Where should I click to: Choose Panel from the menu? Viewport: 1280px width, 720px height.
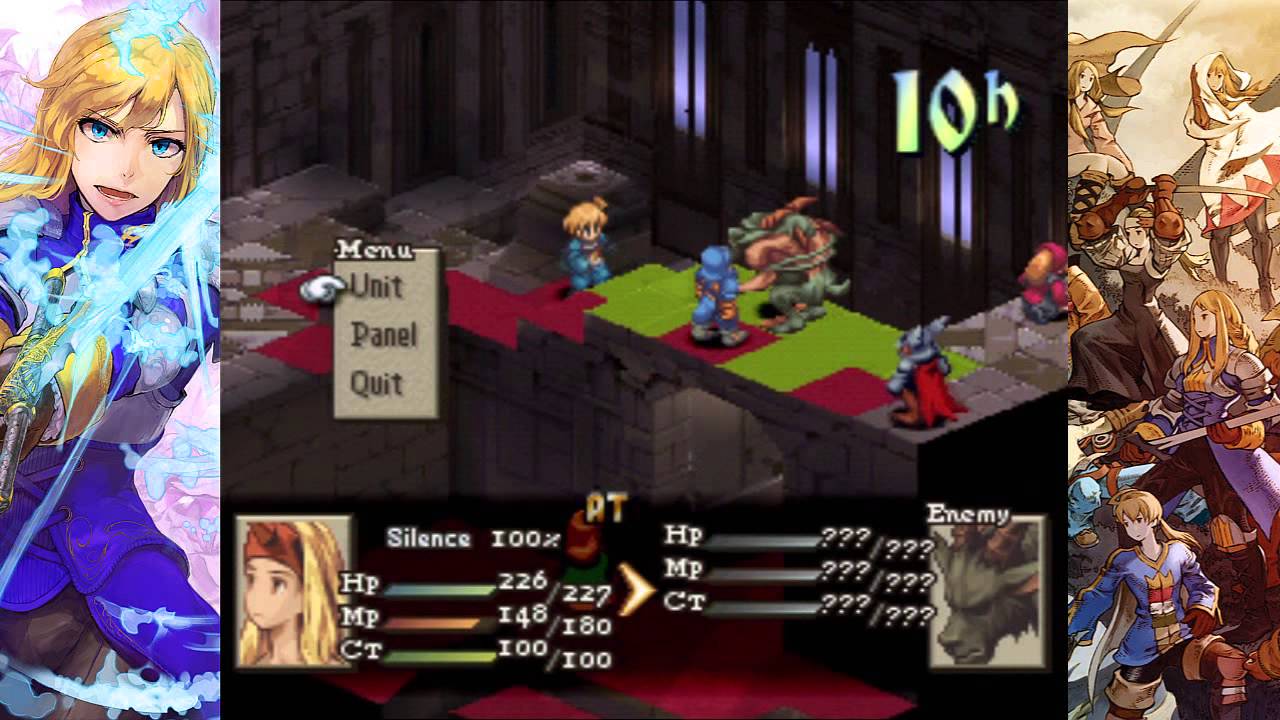[383, 335]
